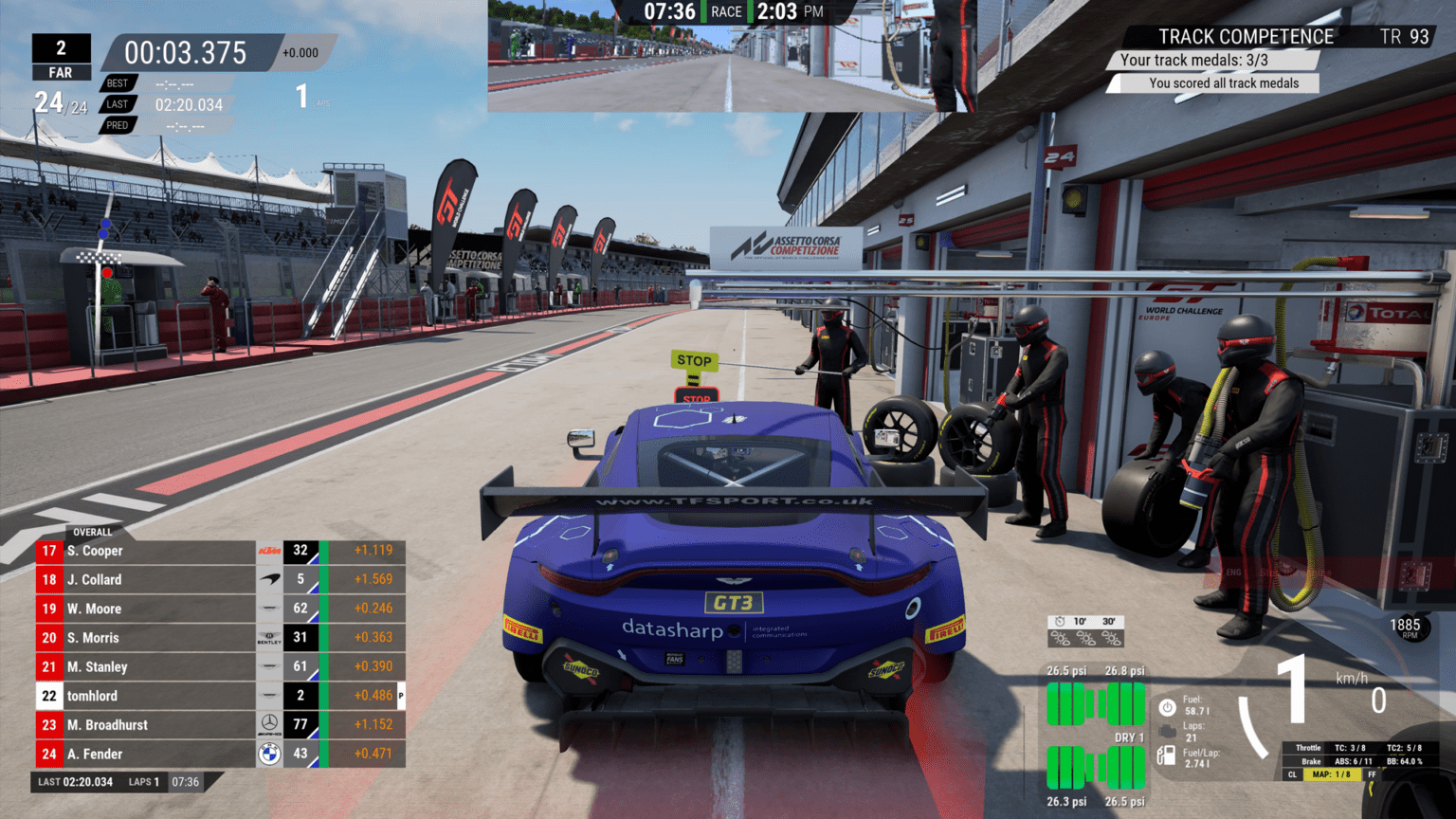Select the BMW roundel on A. Fender's row
This screenshot has height=819, width=1456.
(271, 754)
